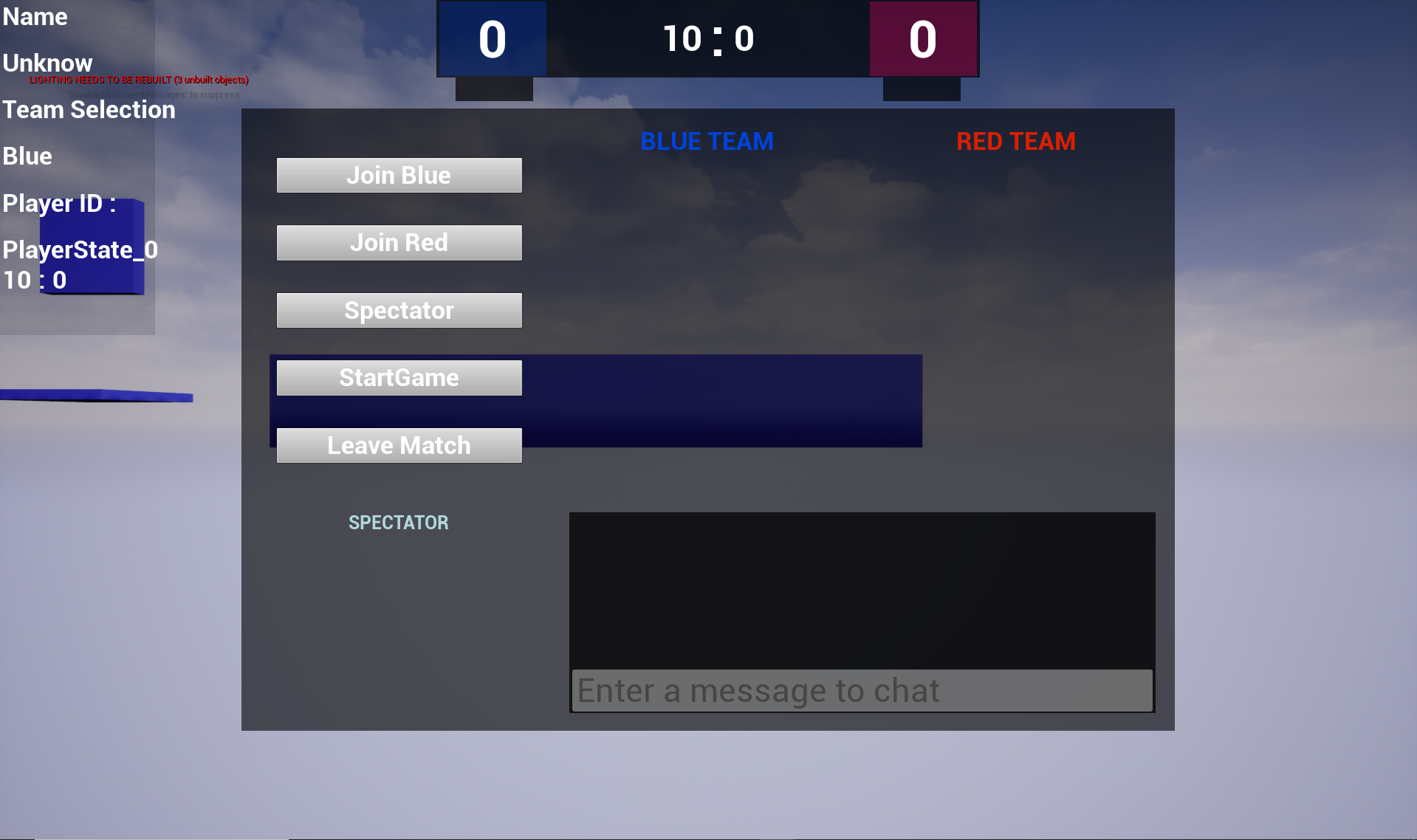Start the game with StartGame
The height and width of the screenshot is (840, 1417).
tap(399, 378)
